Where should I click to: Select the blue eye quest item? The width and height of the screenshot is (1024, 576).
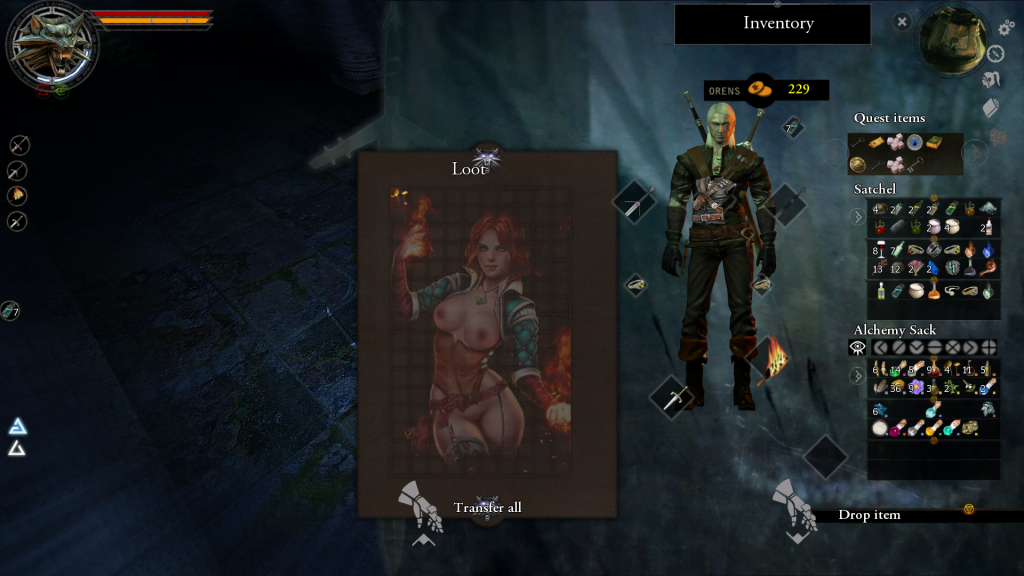[x=915, y=143]
